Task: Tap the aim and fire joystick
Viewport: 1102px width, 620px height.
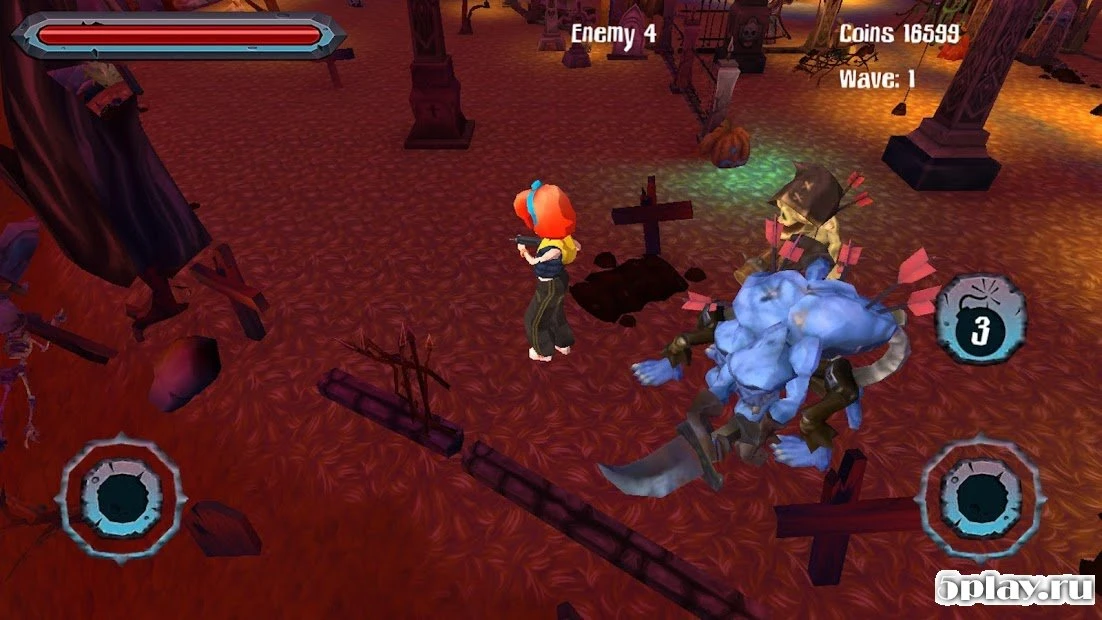Action: point(979,497)
